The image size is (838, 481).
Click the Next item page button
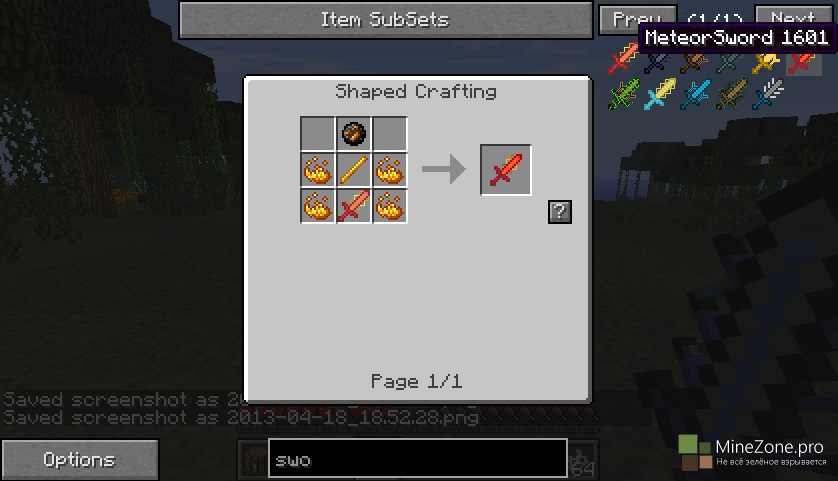tap(792, 20)
